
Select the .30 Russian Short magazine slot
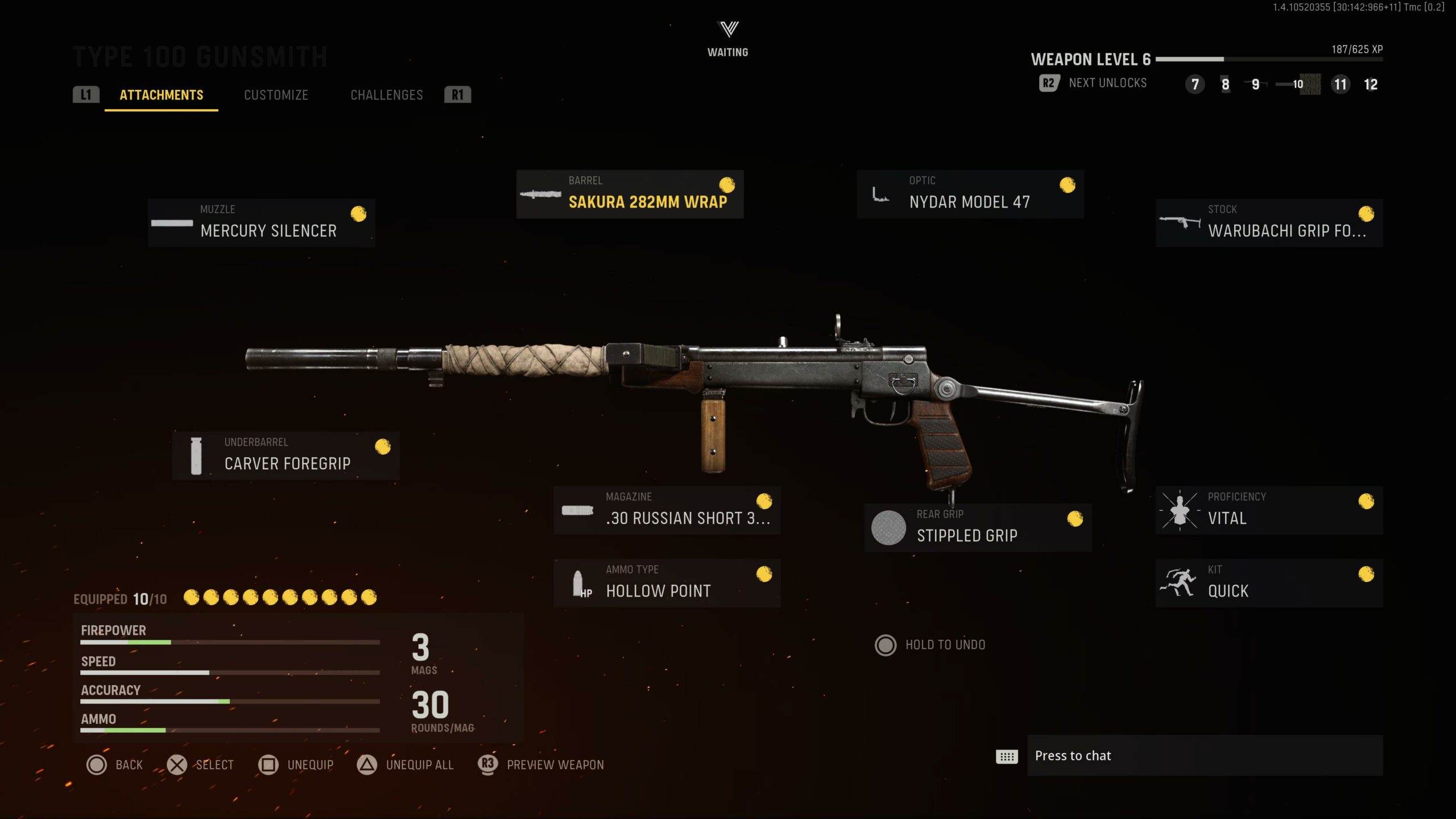pyautogui.click(x=667, y=510)
